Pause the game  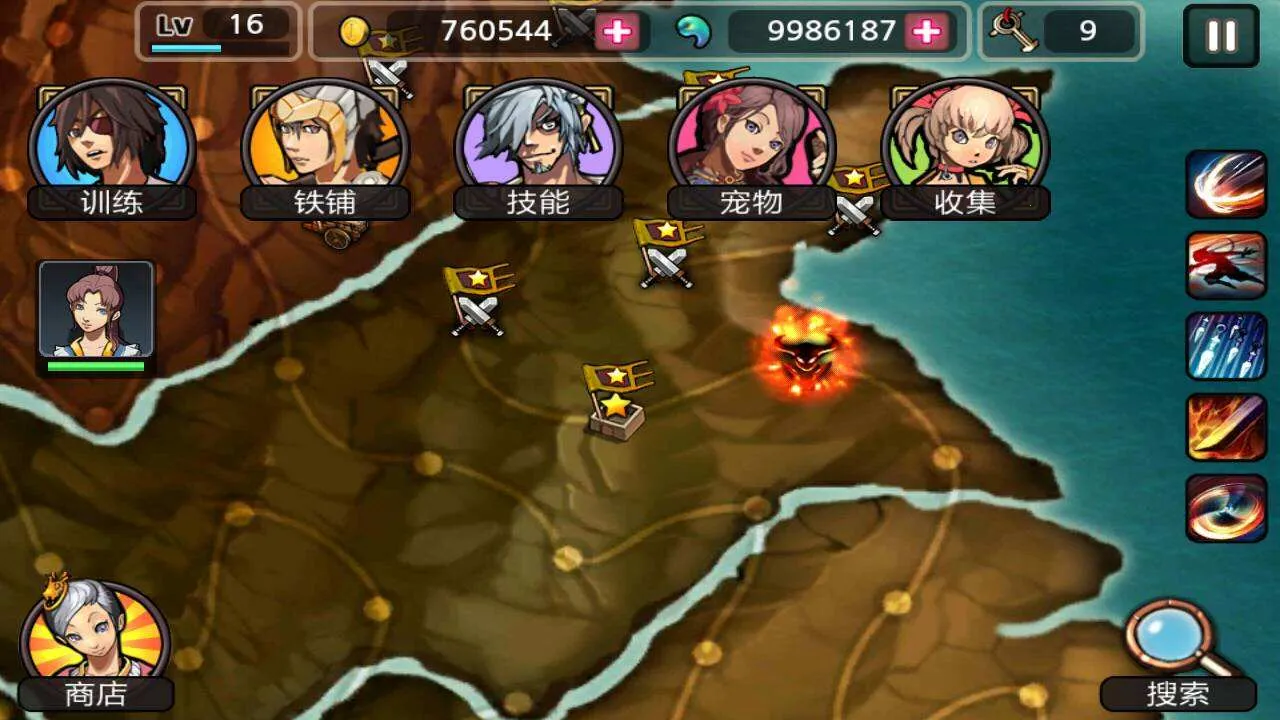1221,36
